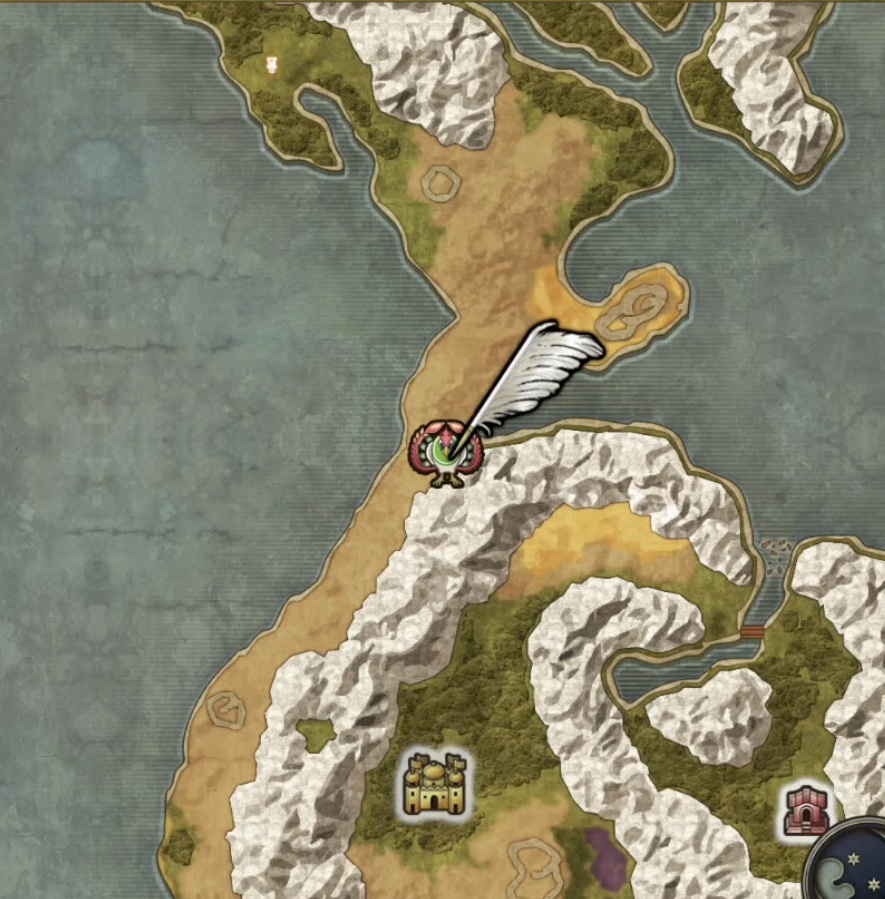Click the player location emblem under the quill

(x=446, y=453)
